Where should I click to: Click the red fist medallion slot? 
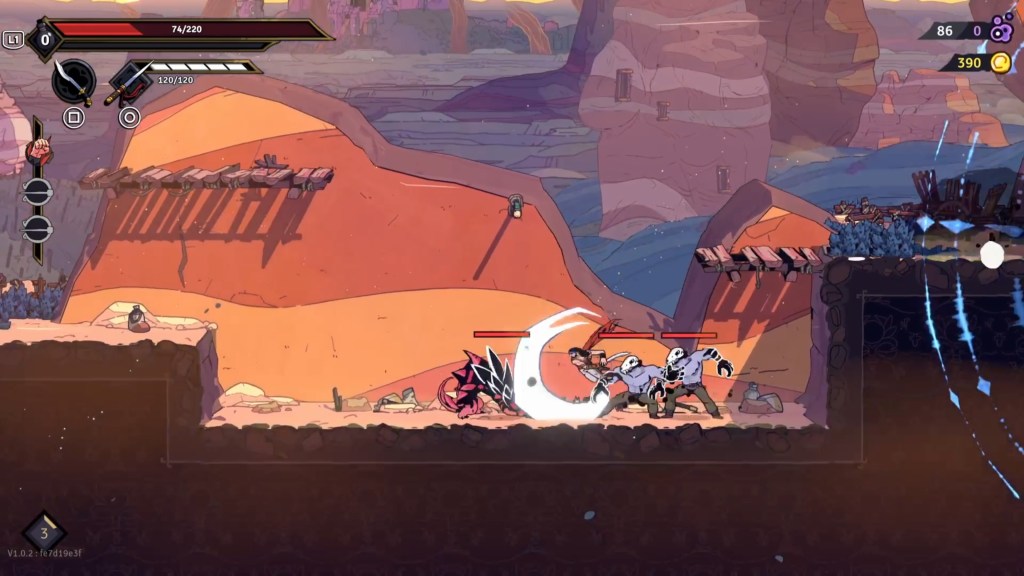38,151
